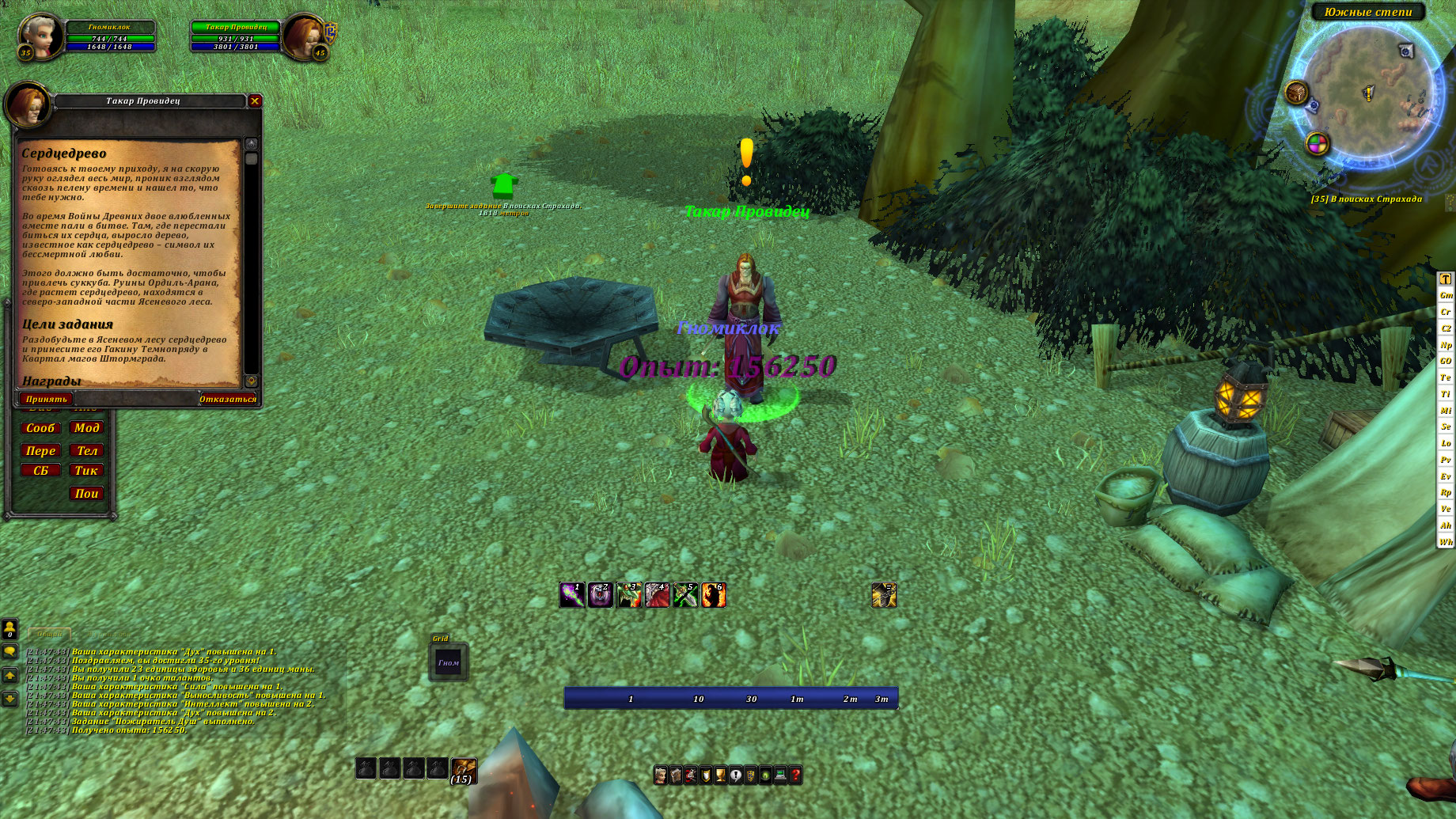Close the Такар Провидец quest window
Image resolution: width=1456 pixels, height=819 pixels.
pos(255,101)
